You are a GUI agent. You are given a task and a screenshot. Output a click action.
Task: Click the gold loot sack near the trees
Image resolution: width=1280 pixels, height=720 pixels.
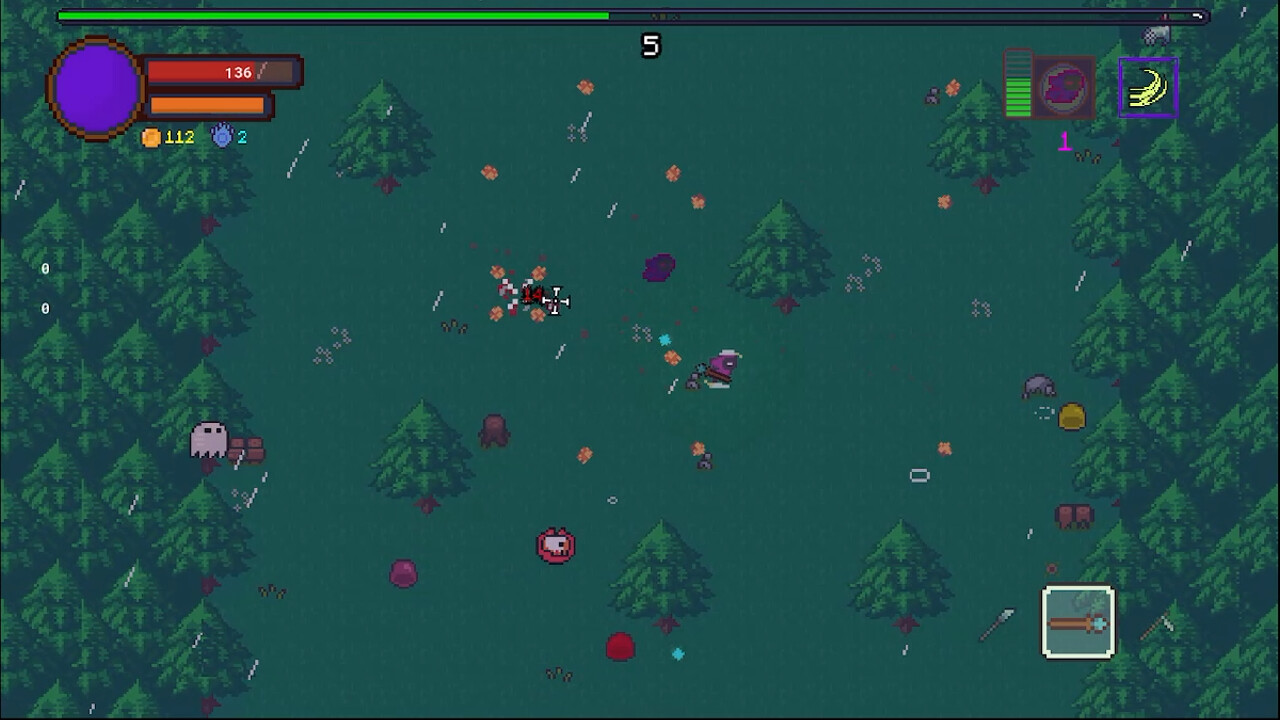(x=1070, y=417)
